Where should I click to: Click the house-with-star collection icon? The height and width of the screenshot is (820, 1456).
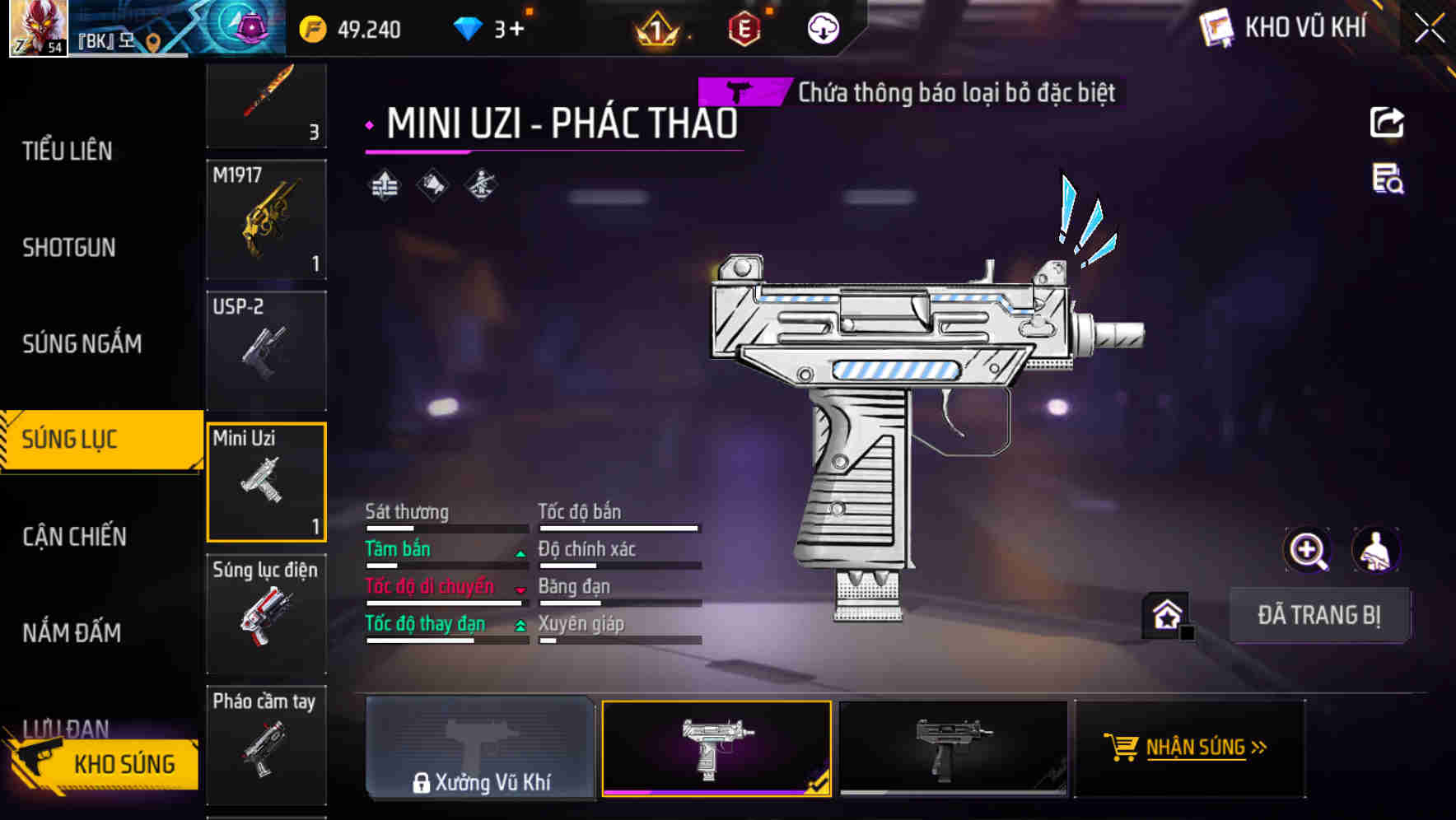[x=1164, y=615]
